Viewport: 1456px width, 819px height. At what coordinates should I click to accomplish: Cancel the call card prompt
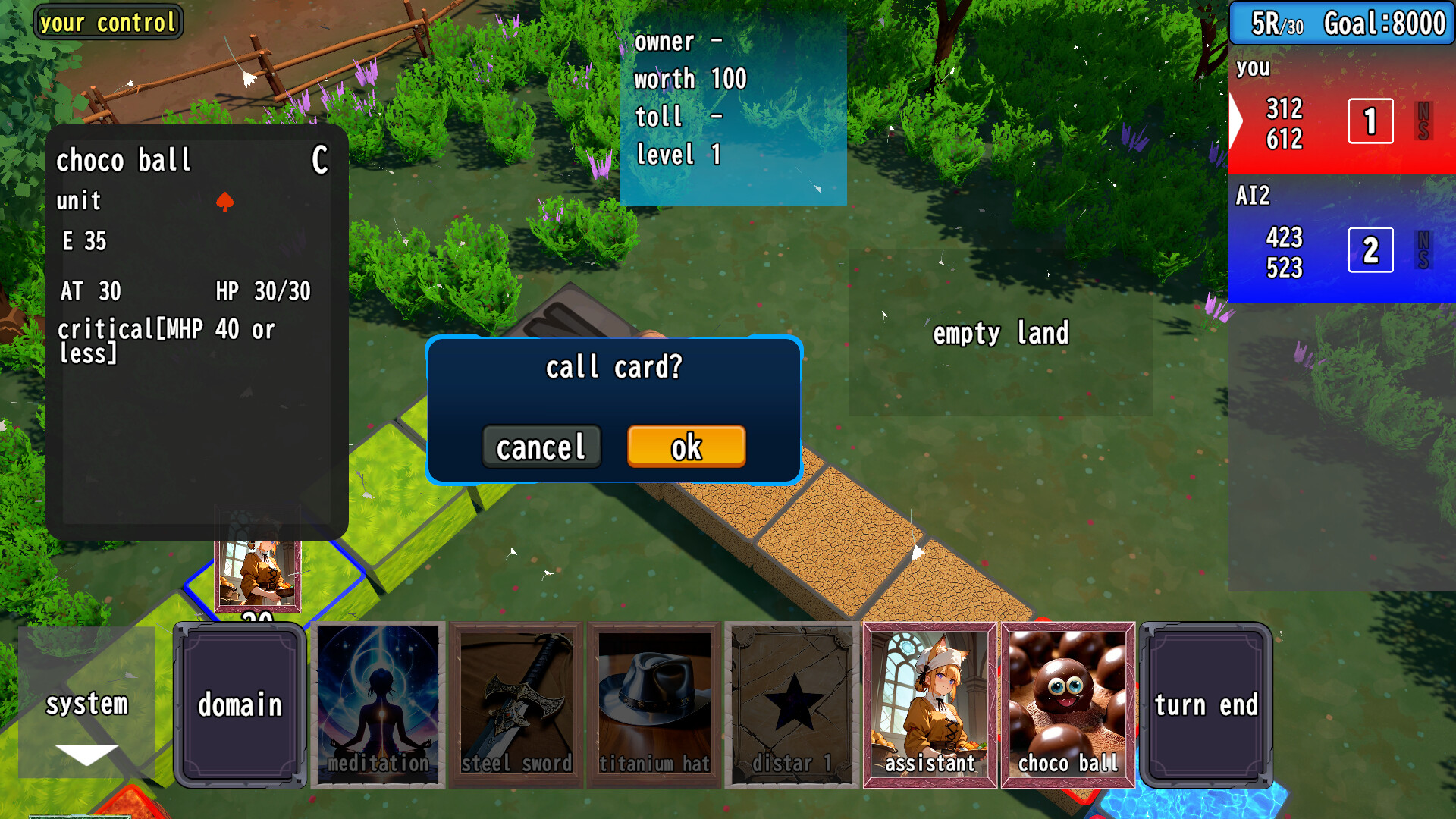click(541, 447)
